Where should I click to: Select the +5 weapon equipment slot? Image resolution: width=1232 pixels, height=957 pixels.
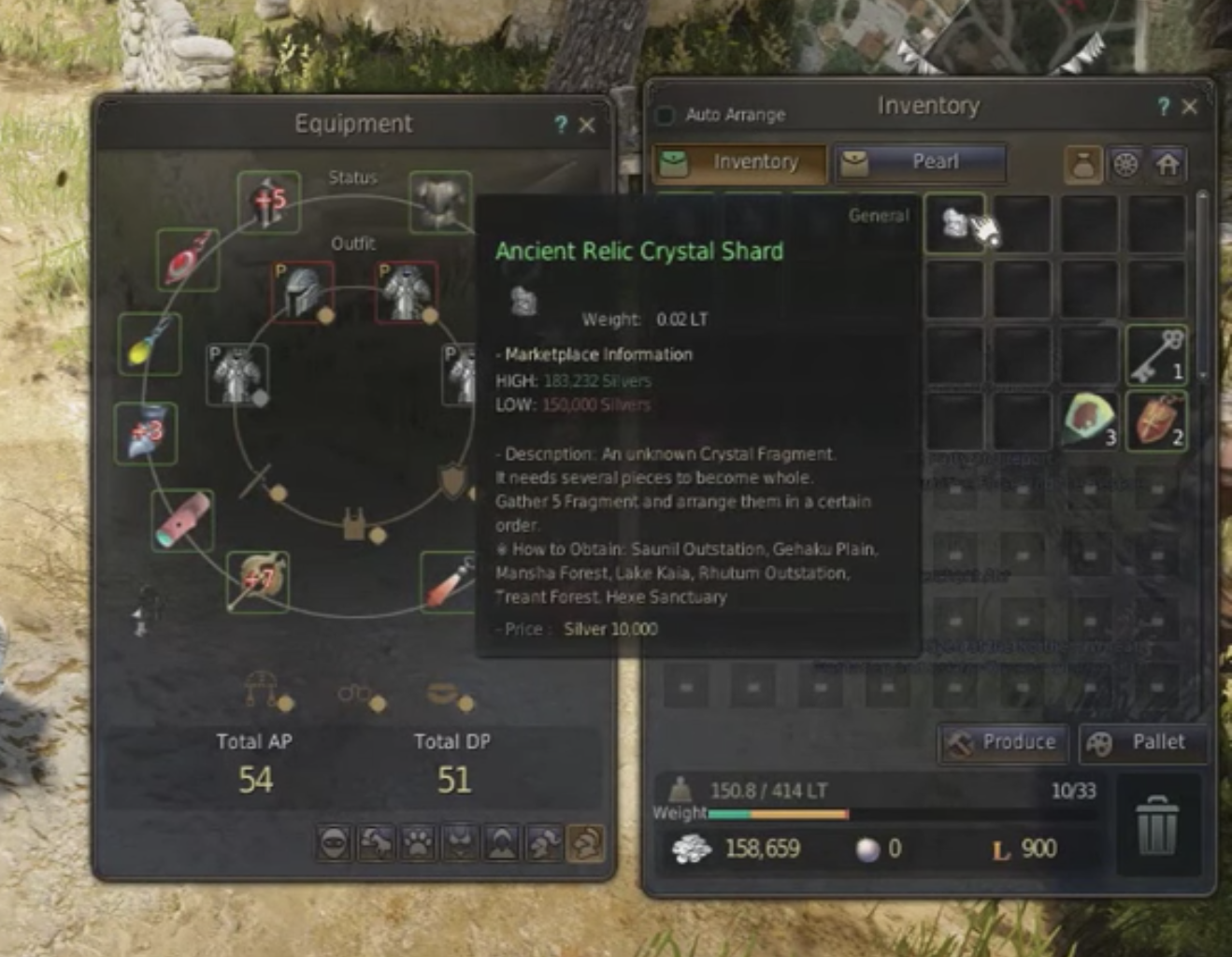(x=268, y=202)
